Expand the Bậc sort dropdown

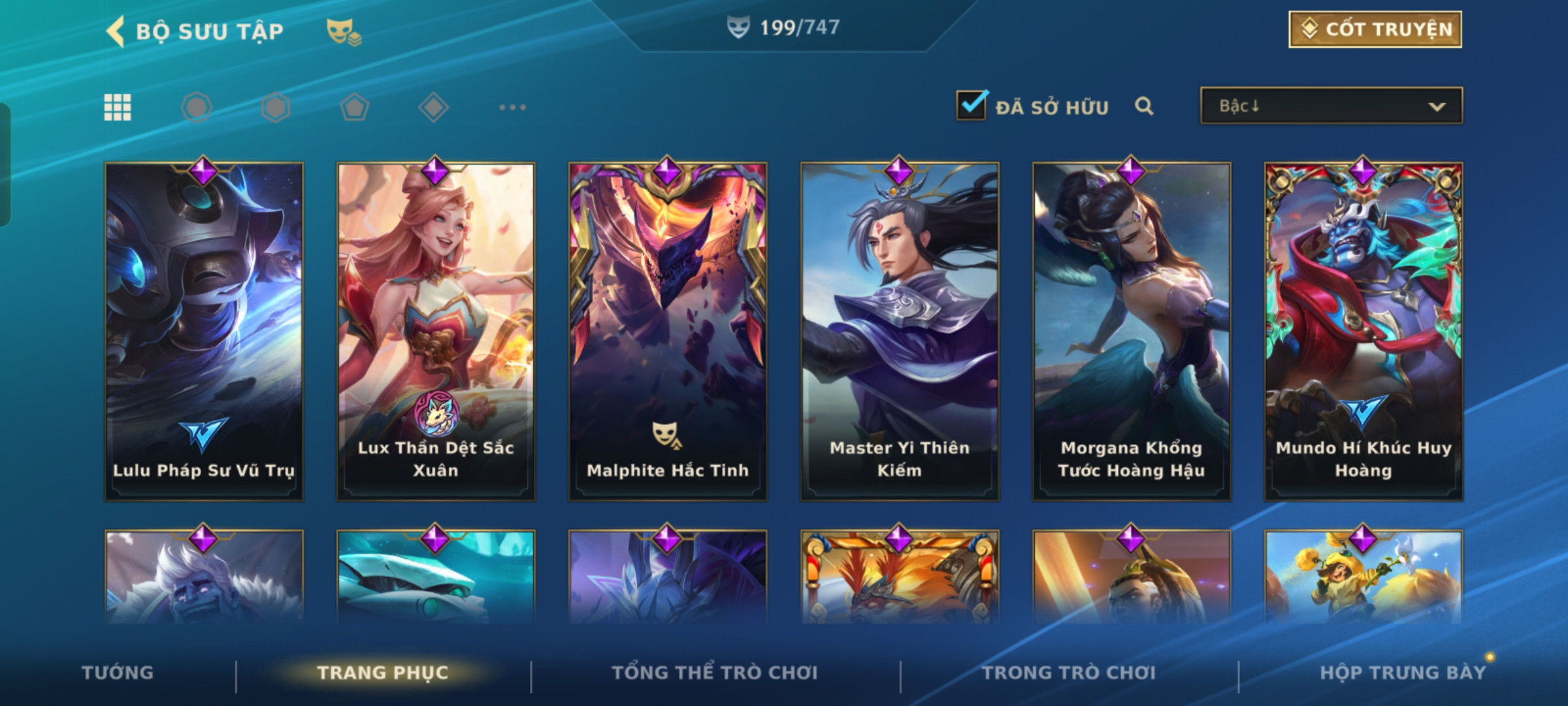1331,106
